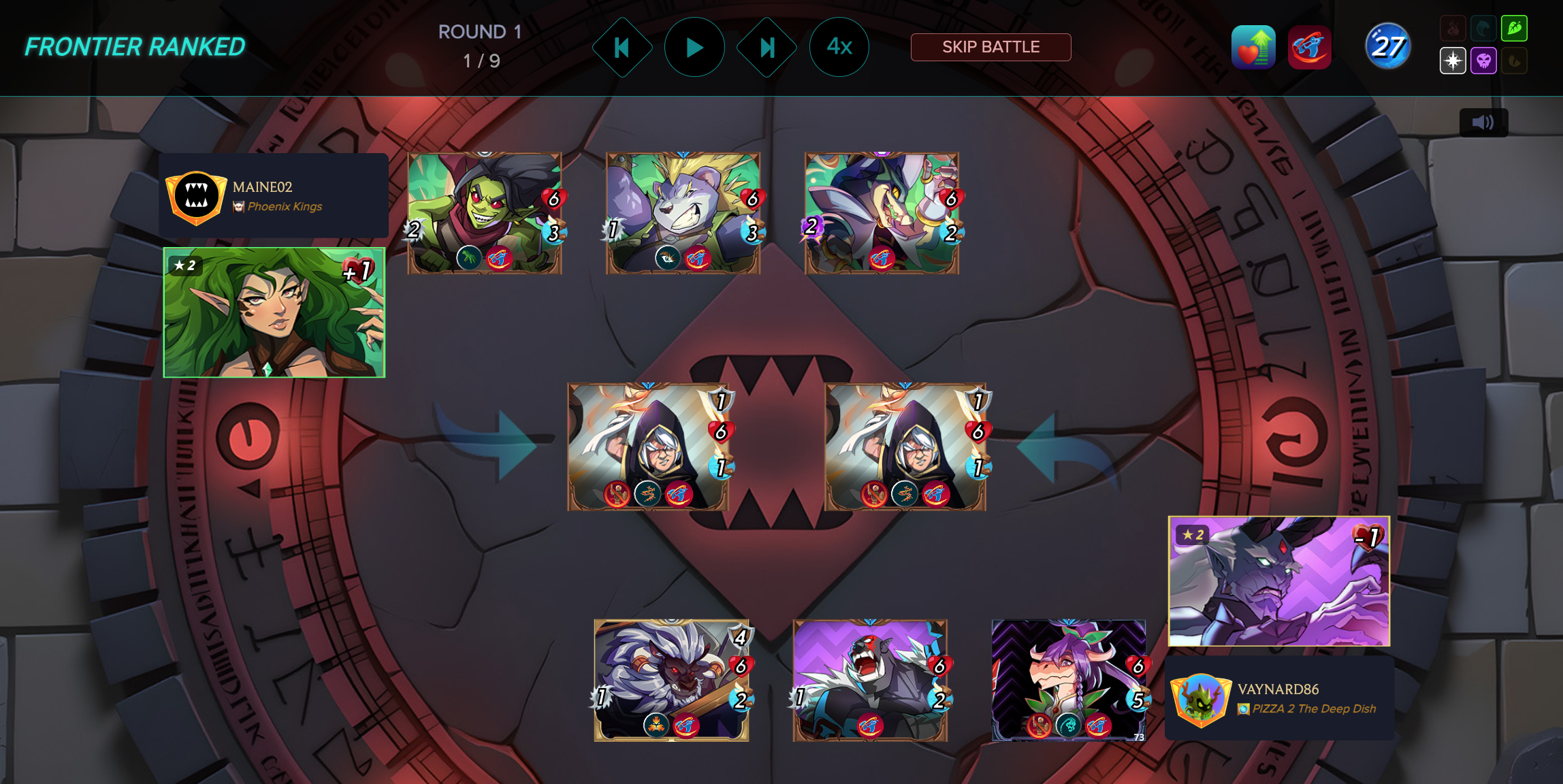Step back to the previous action

(622, 48)
